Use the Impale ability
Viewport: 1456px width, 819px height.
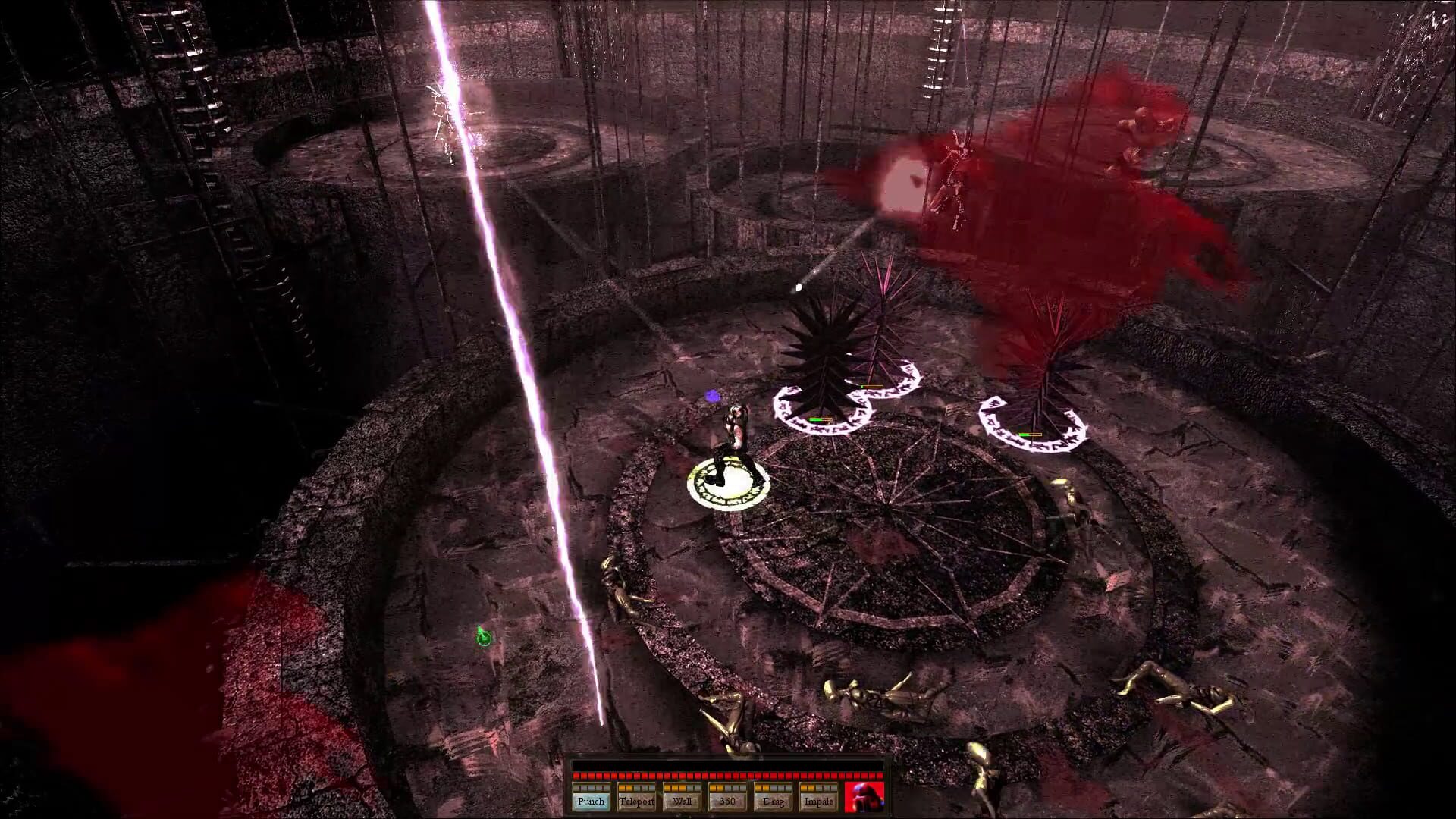coord(818,802)
